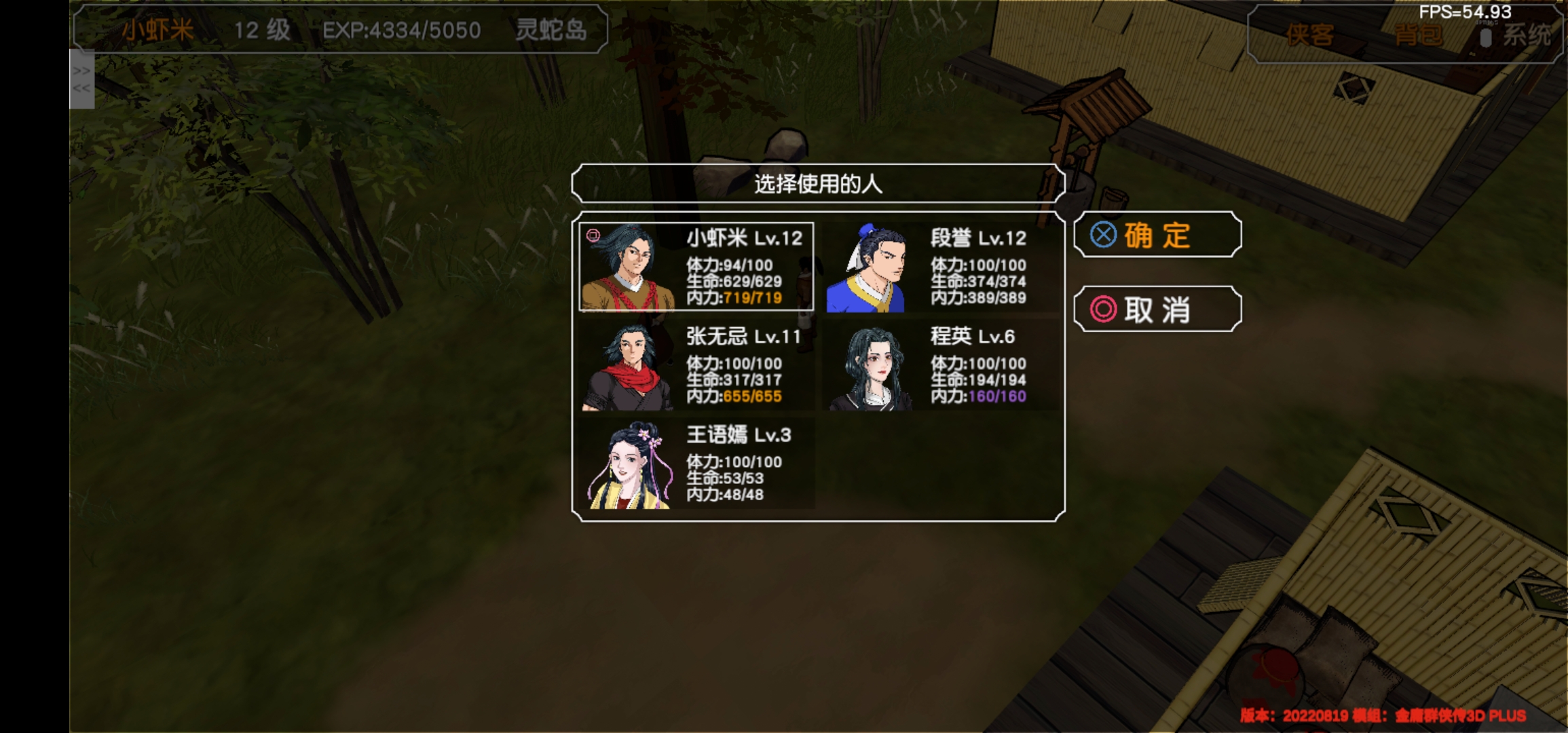
Task: Click the EXP 4334/5050 progress display
Action: [x=402, y=30]
